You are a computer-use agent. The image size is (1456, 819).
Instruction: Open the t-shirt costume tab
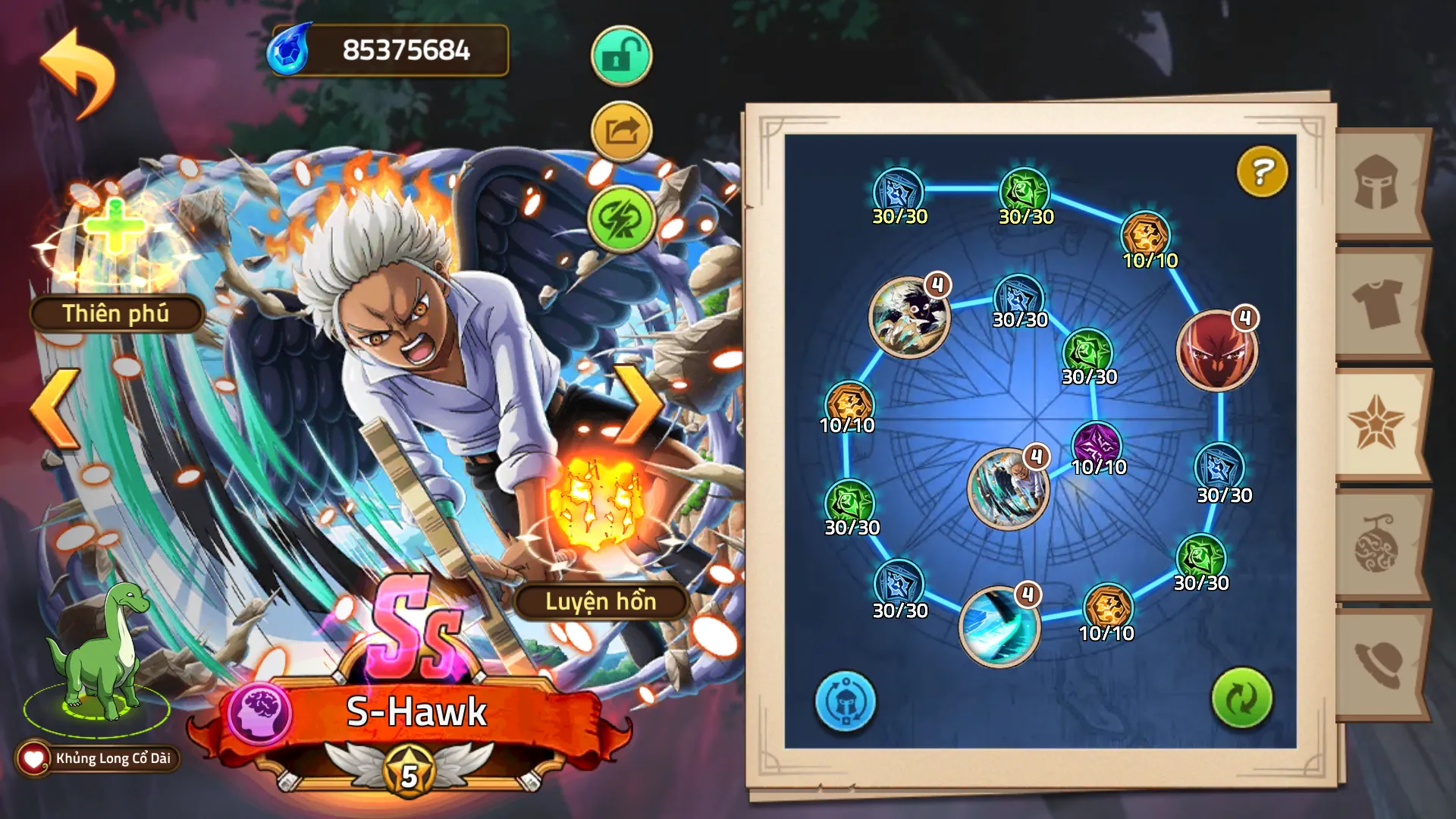tap(1377, 303)
